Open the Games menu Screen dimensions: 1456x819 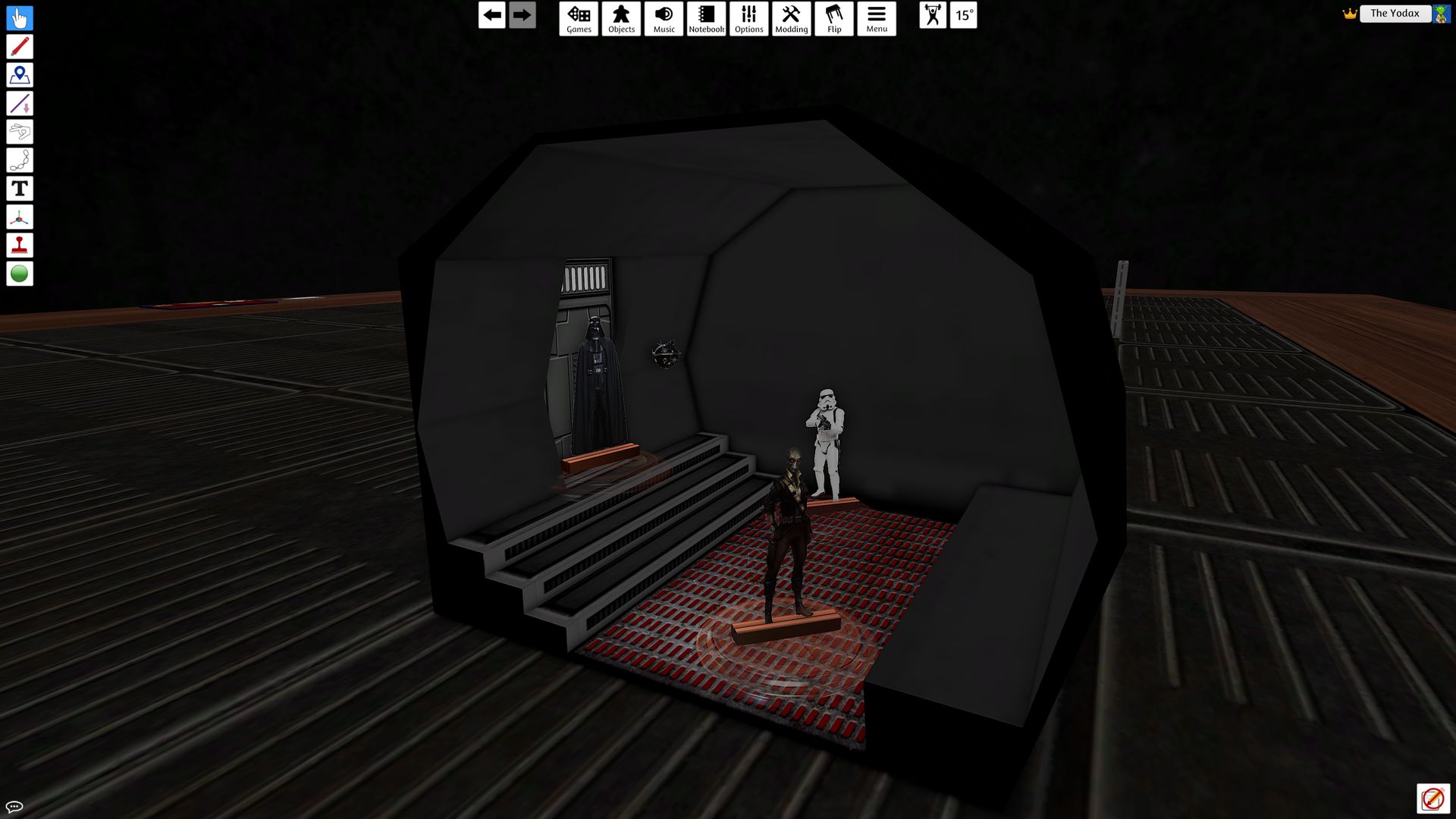579,18
